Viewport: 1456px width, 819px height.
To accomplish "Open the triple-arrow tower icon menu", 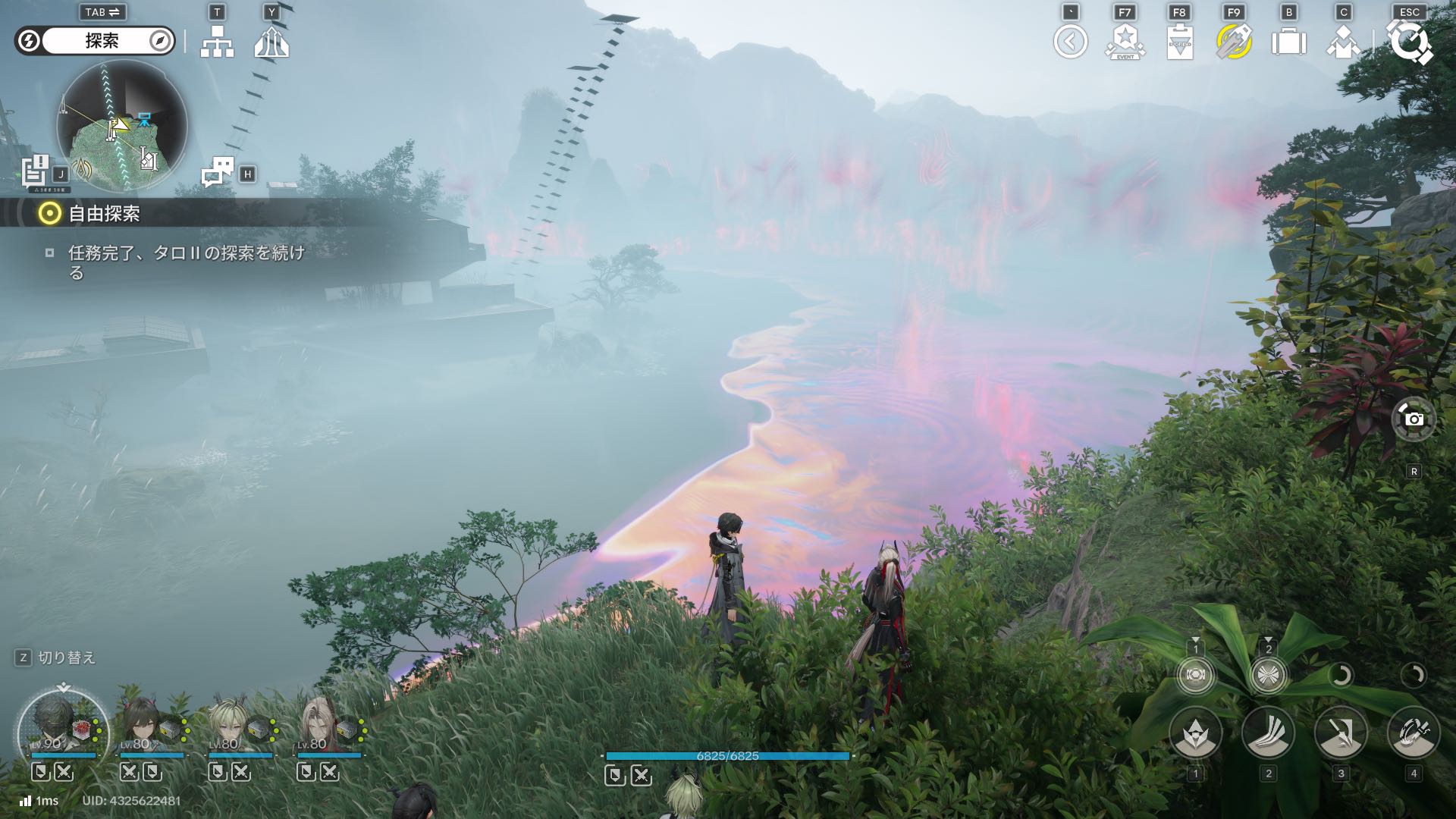I will [x=271, y=42].
